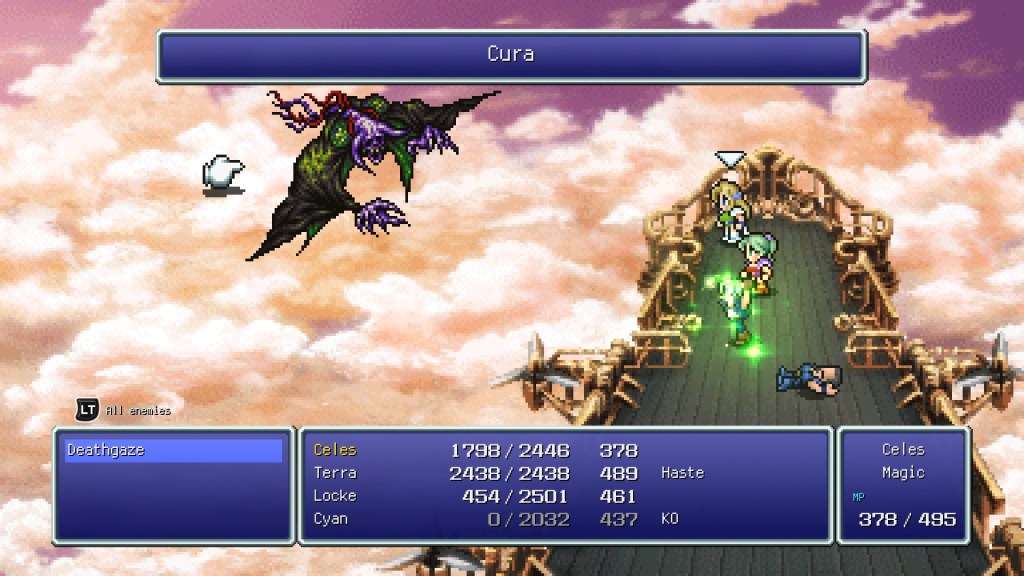Choose Celes in the party list

coord(335,450)
